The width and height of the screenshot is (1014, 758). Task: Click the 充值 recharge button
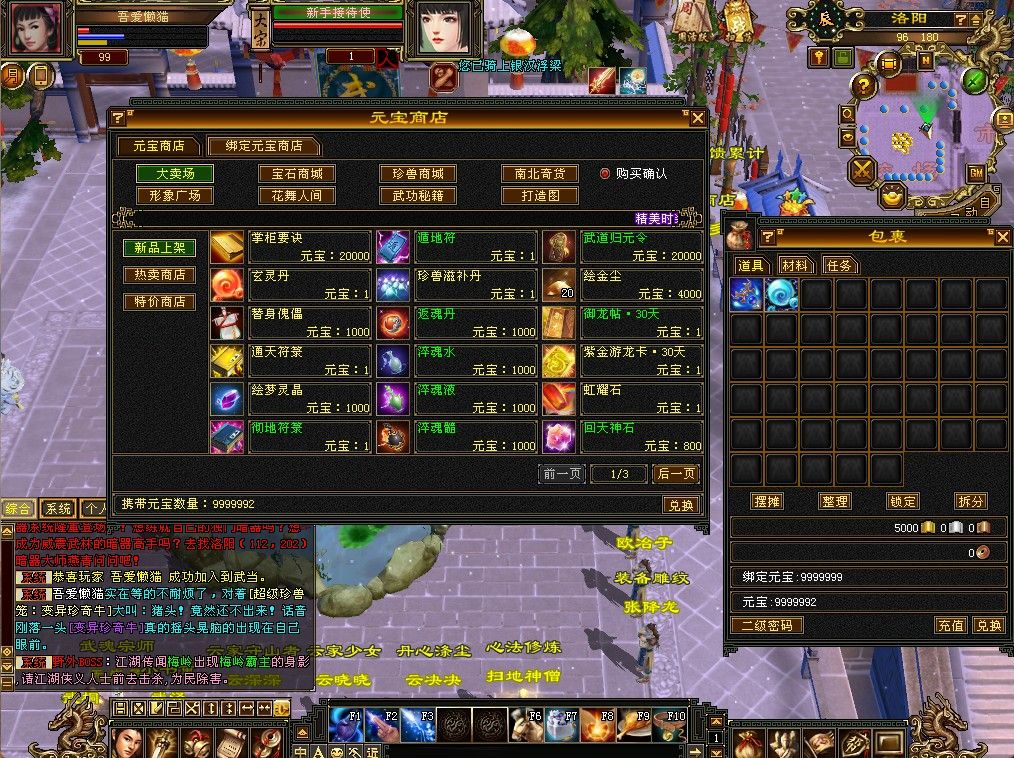point(950,625)
